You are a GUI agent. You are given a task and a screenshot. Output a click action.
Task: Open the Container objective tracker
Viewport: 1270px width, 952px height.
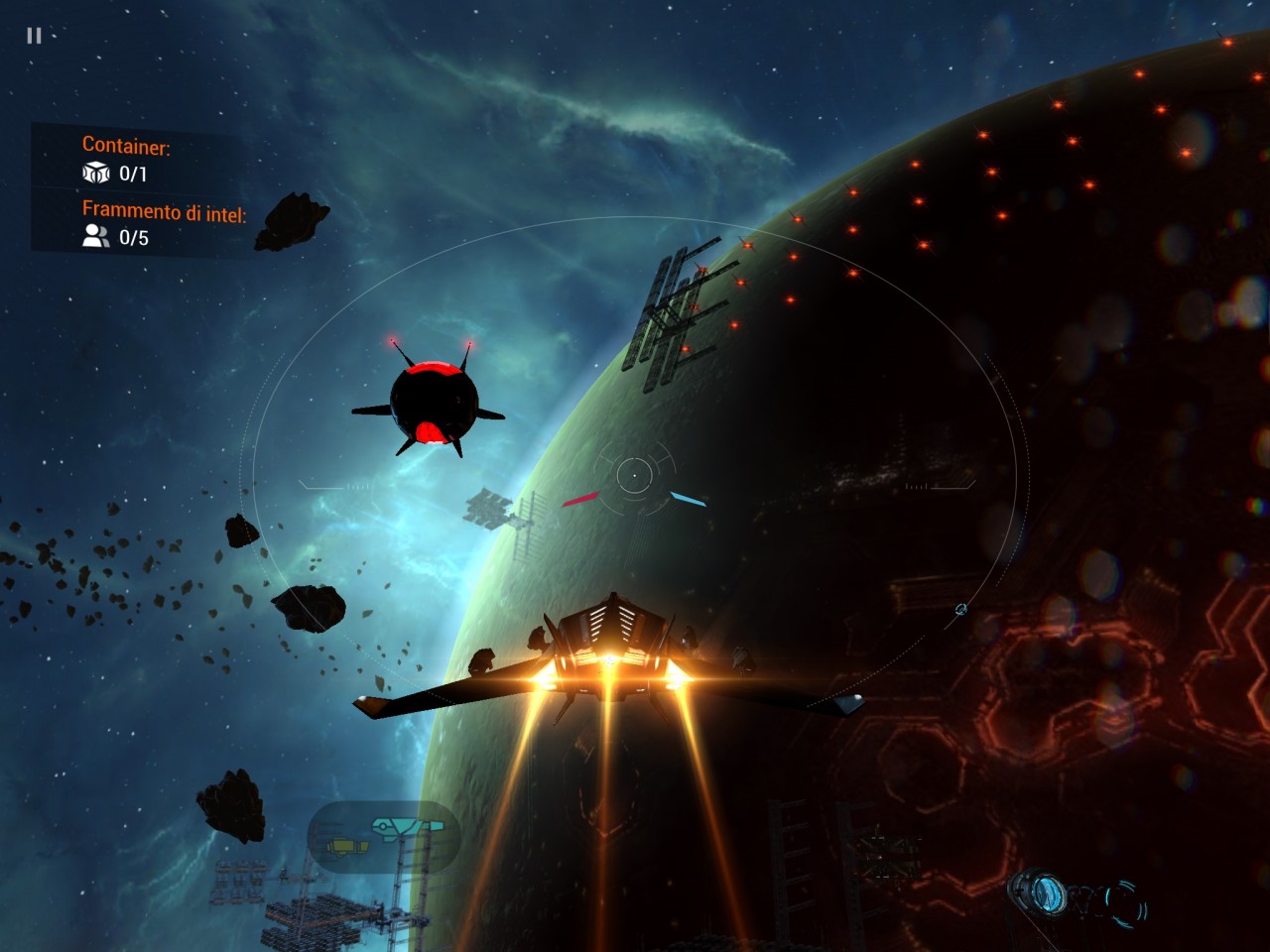126,160
